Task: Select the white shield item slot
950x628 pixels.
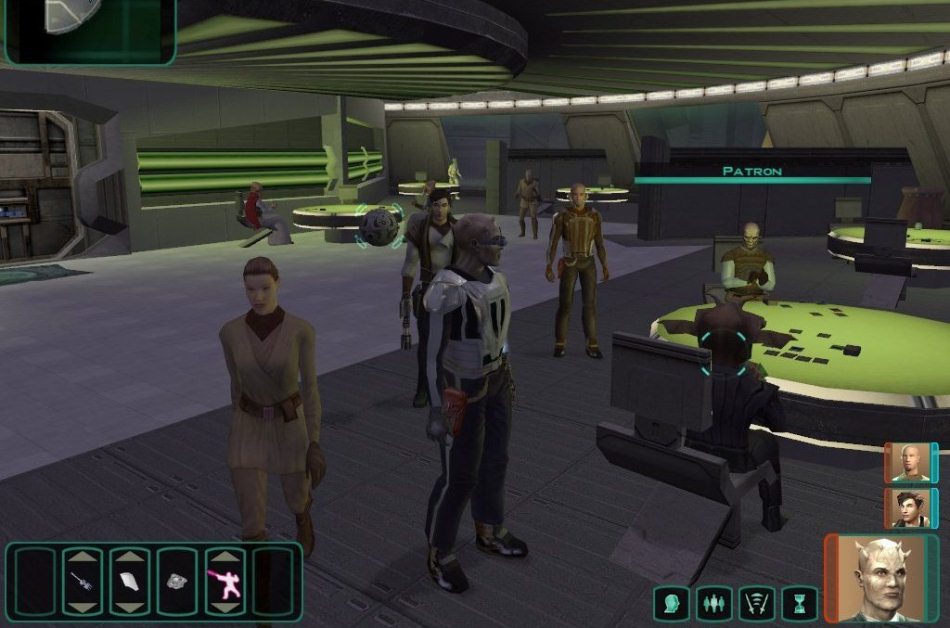Action: (130, 582)
